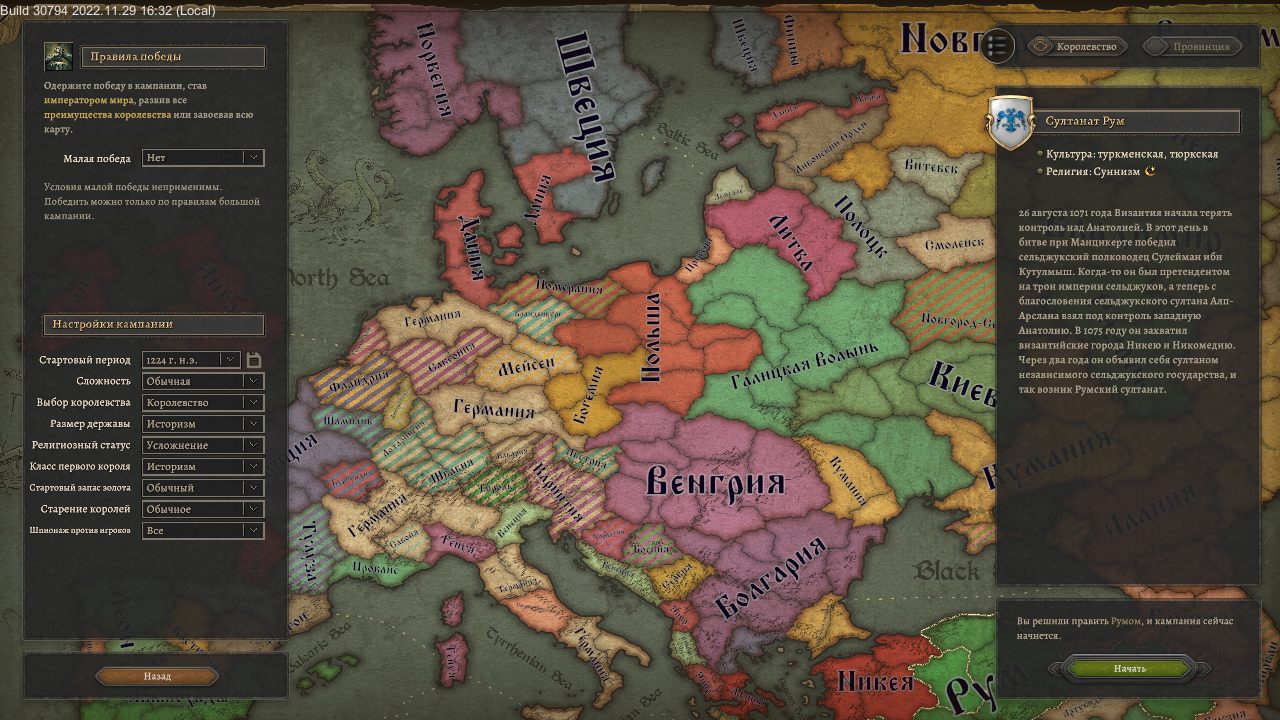Expand the Сложность difficulty dropdown
Screen dimensions: 1280x720
tap(202, 380)
